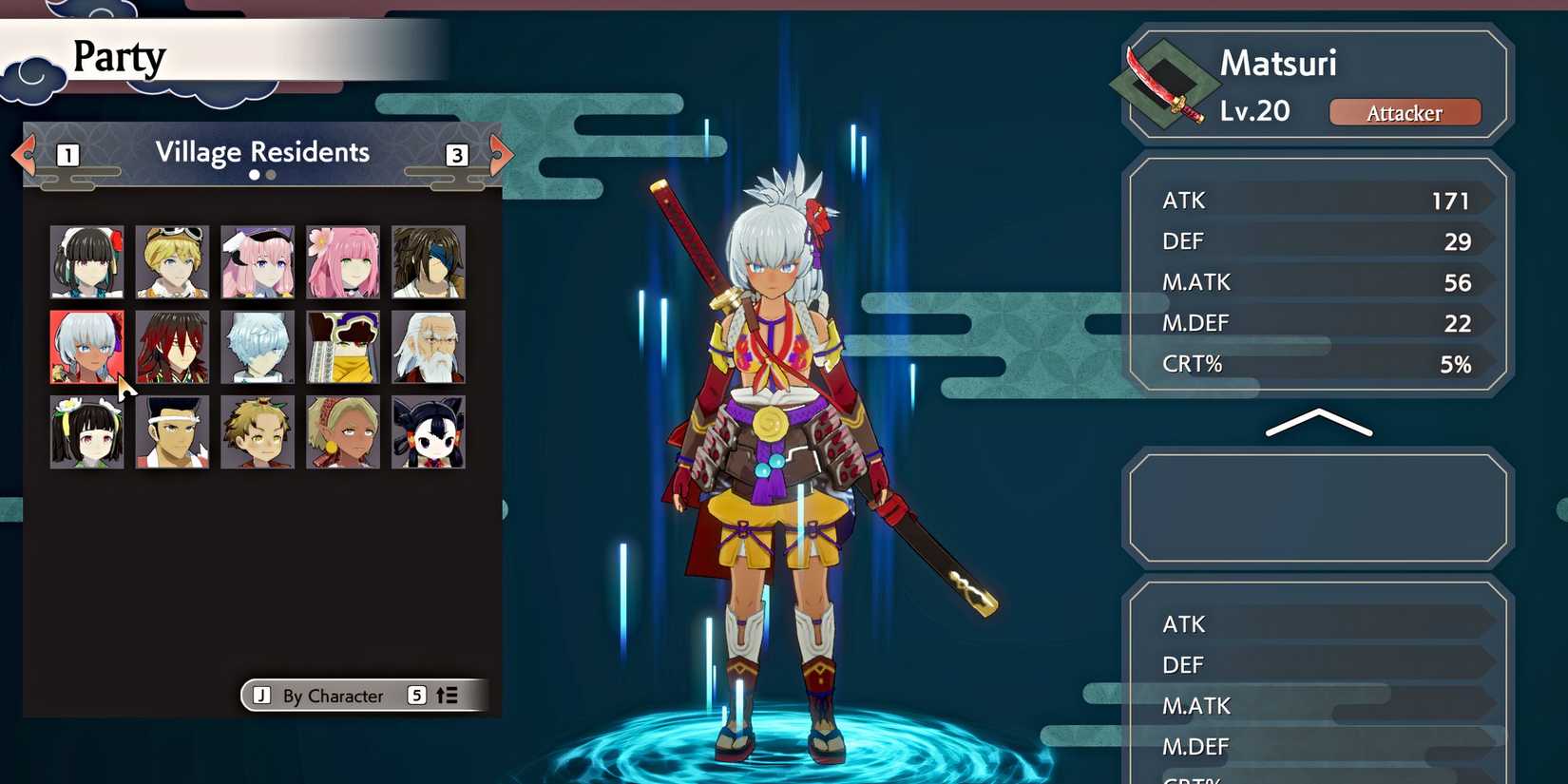Click the Village Residents header
1568x784 pixels.
[x=262, y=152]
